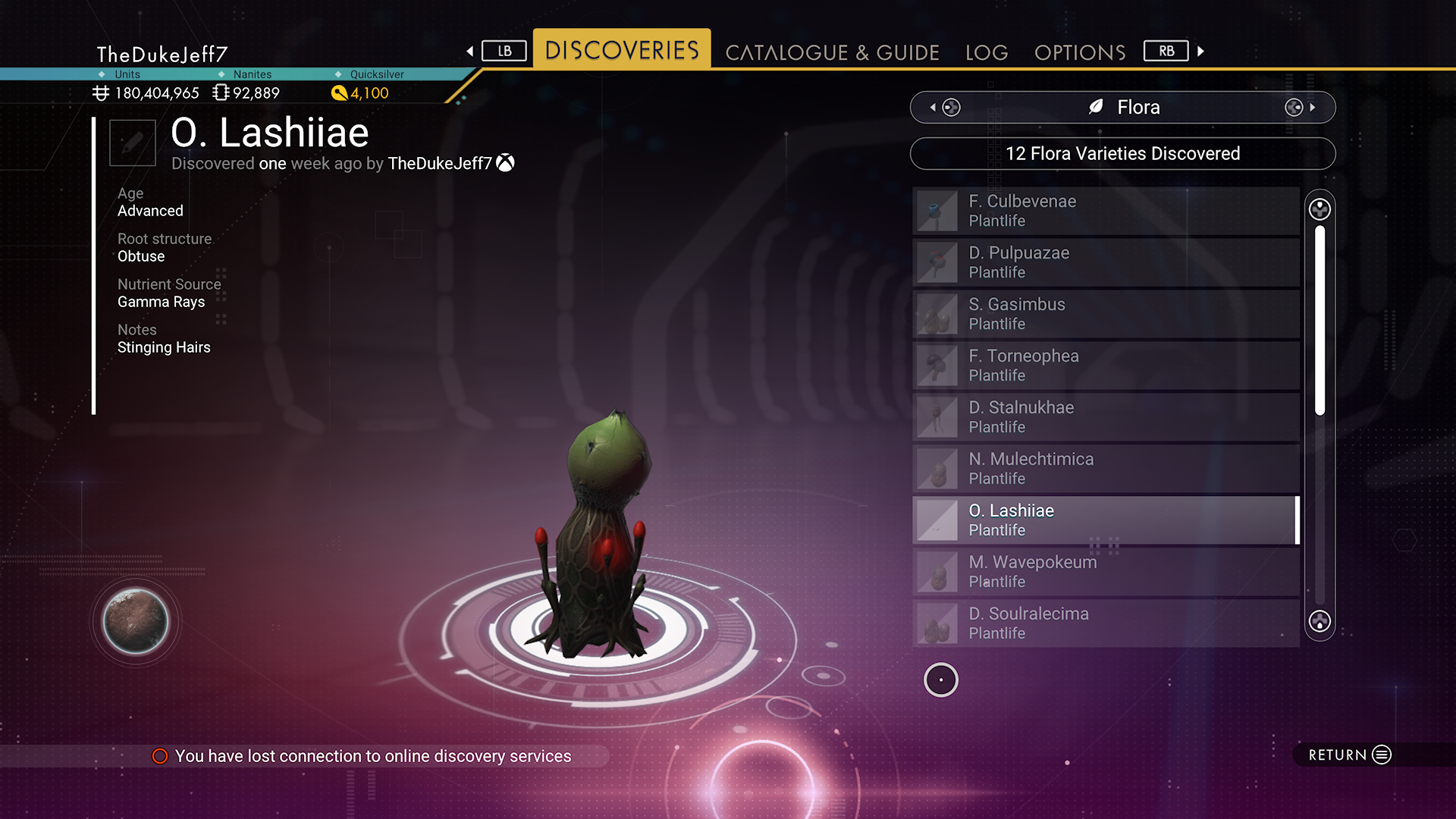
Task: Choose the D. Pulpuazae plantlife entry
Action: coord(1106,262)
